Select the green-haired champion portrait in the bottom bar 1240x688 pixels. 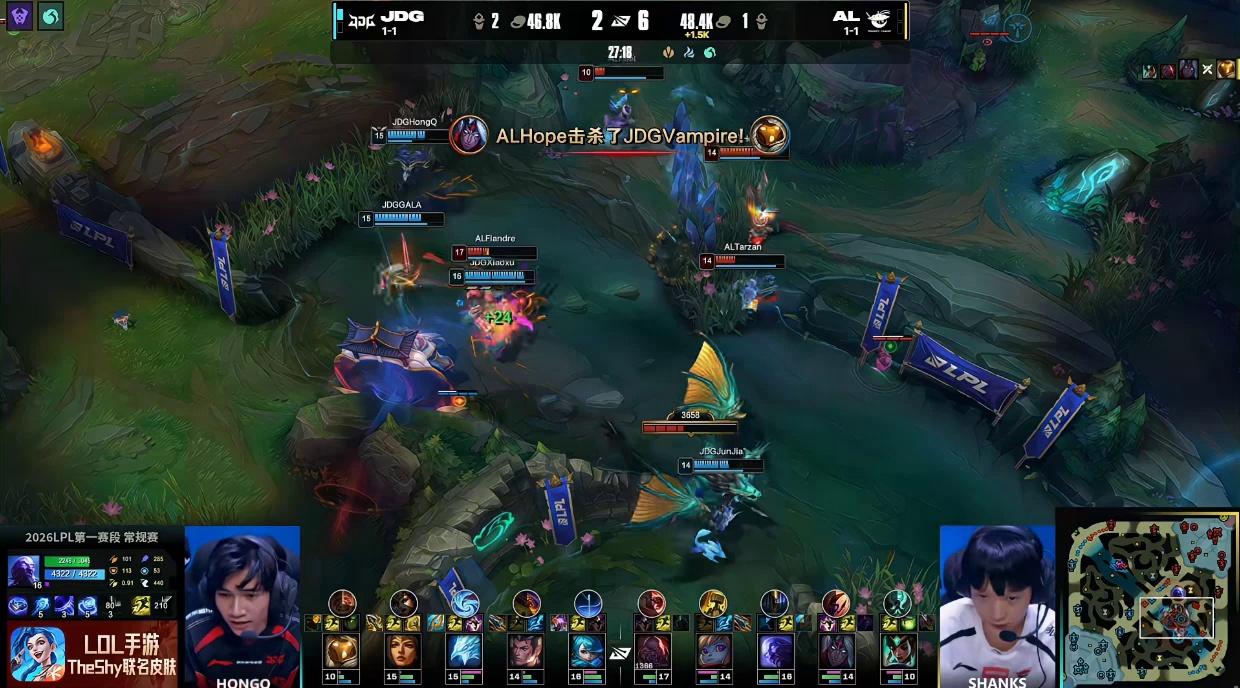tap(898, 651)
